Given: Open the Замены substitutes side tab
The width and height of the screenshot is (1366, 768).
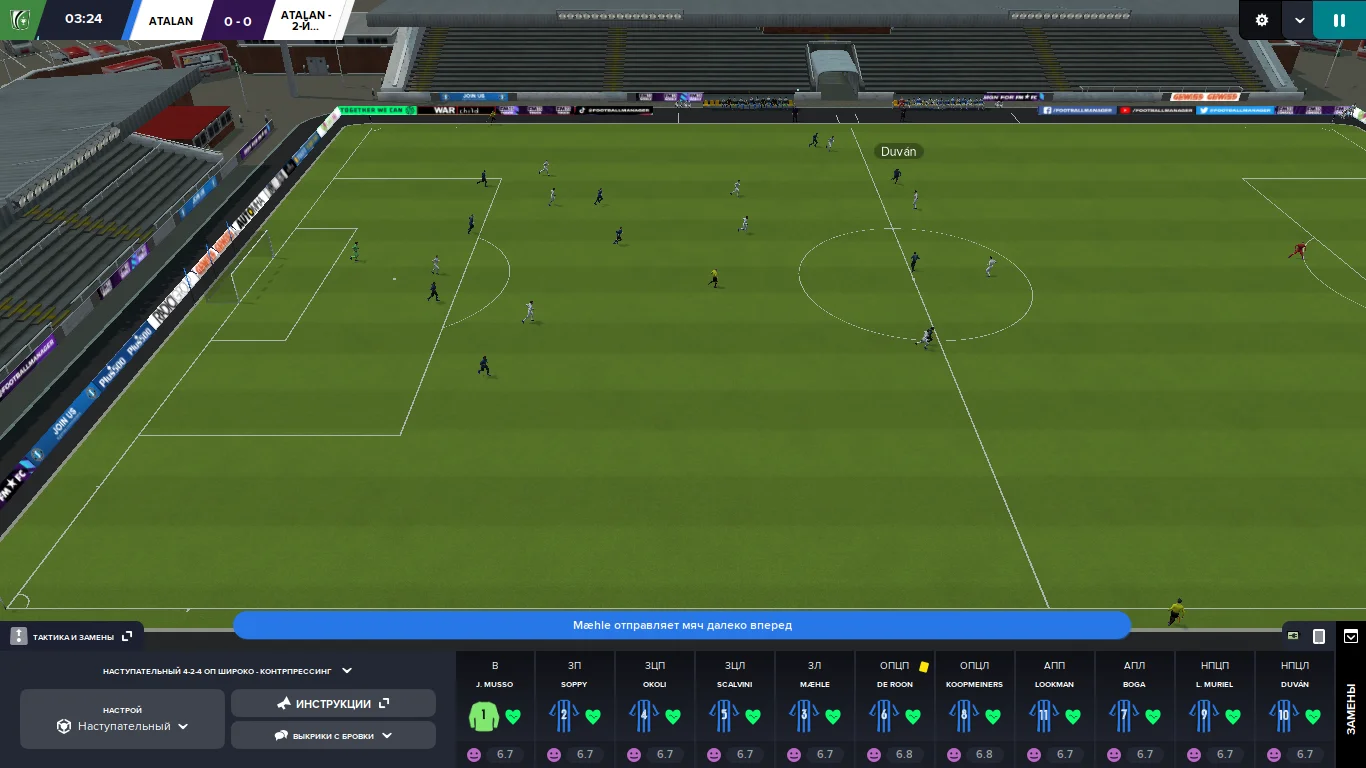Looking at the screenshot, I should 1350,708.
